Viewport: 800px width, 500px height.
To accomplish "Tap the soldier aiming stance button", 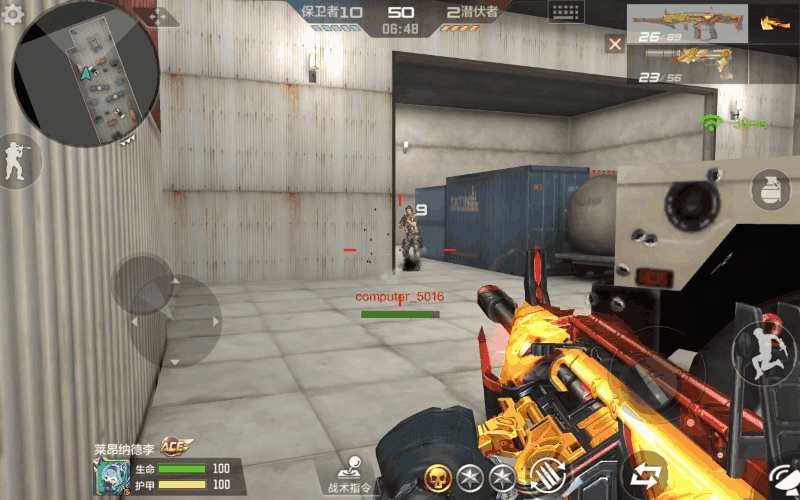I will tap(17, 161).
